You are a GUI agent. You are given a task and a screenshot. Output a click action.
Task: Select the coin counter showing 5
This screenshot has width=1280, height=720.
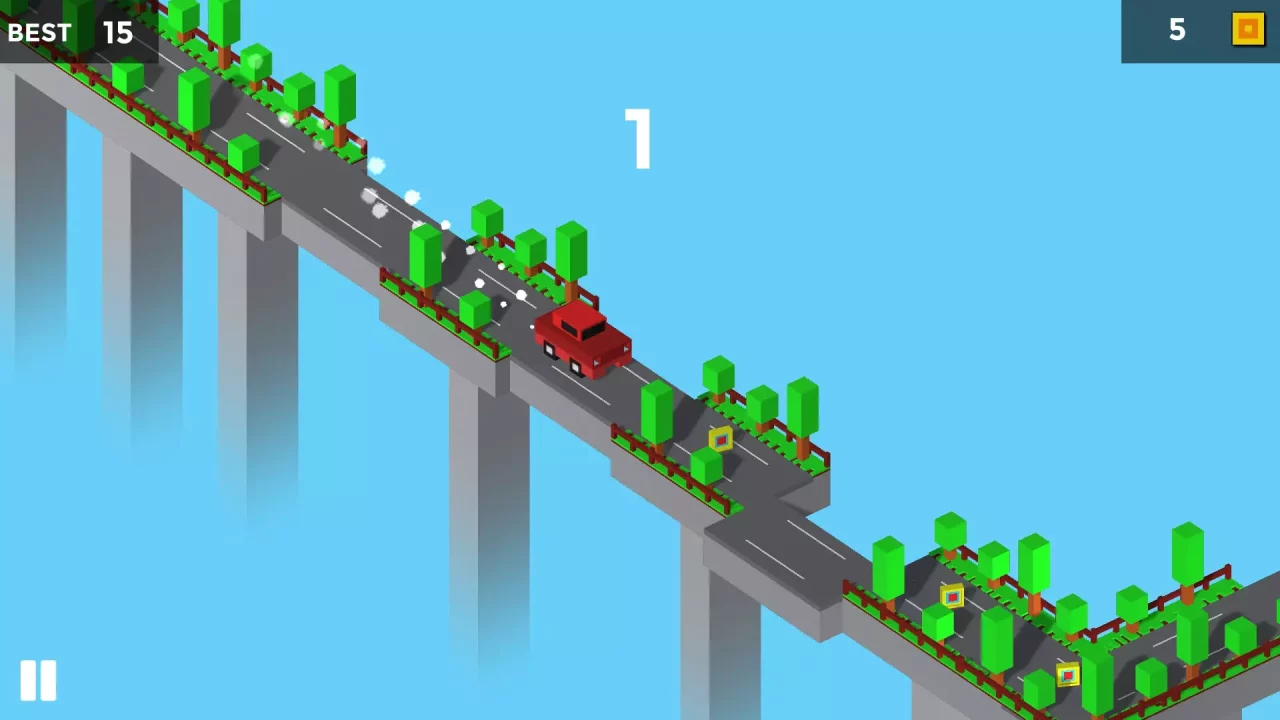coord(1177,30)
